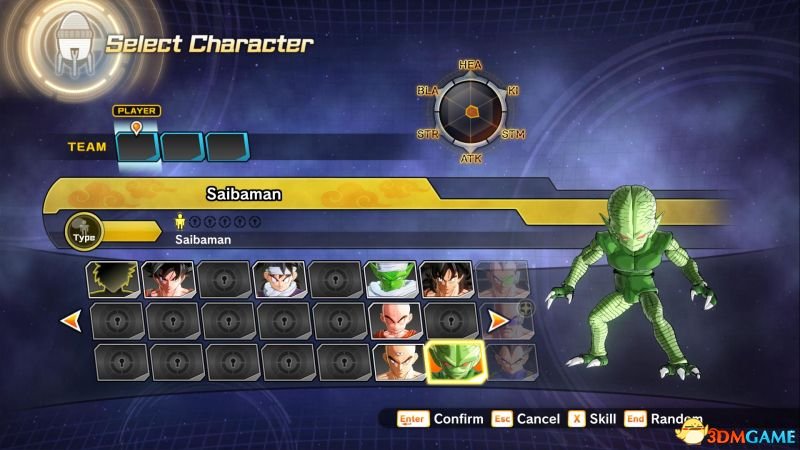This screenshot has height=450, width=800.
Task: Select the yellow-outlined silhouette character tile
Action: [x=111, y=279]
